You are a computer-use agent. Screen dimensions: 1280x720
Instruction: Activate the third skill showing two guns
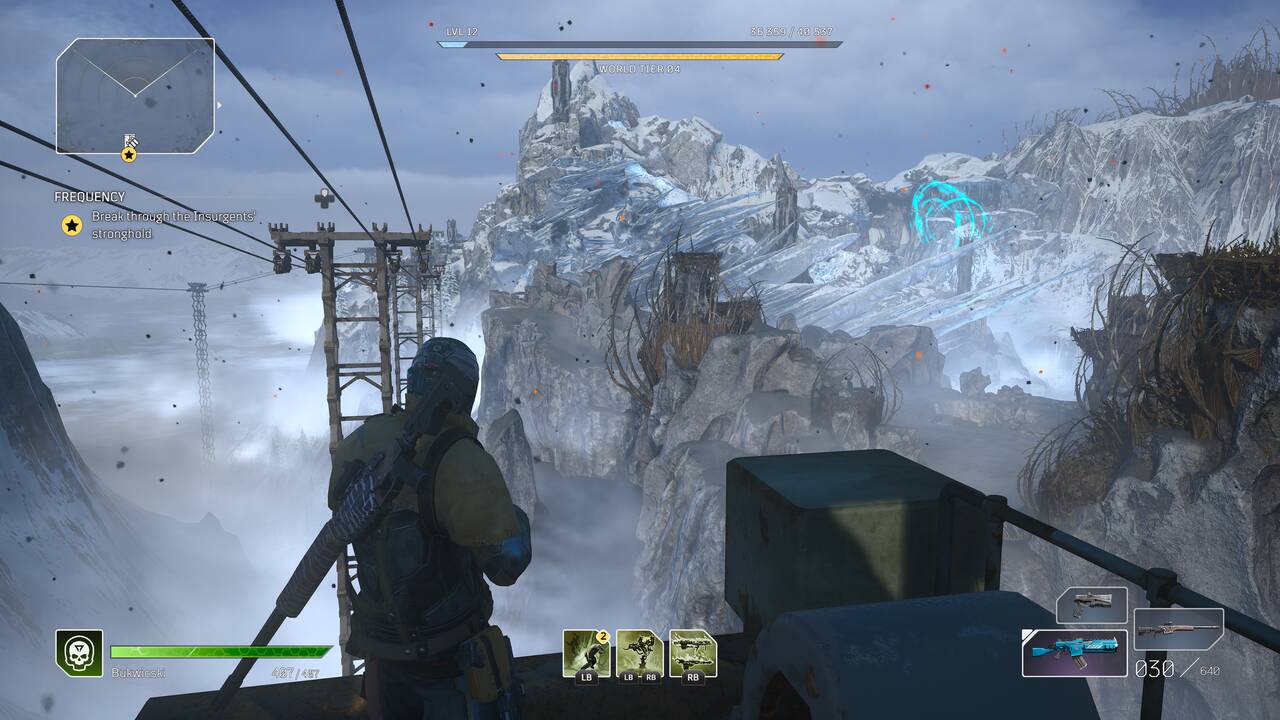pos(692,652)
